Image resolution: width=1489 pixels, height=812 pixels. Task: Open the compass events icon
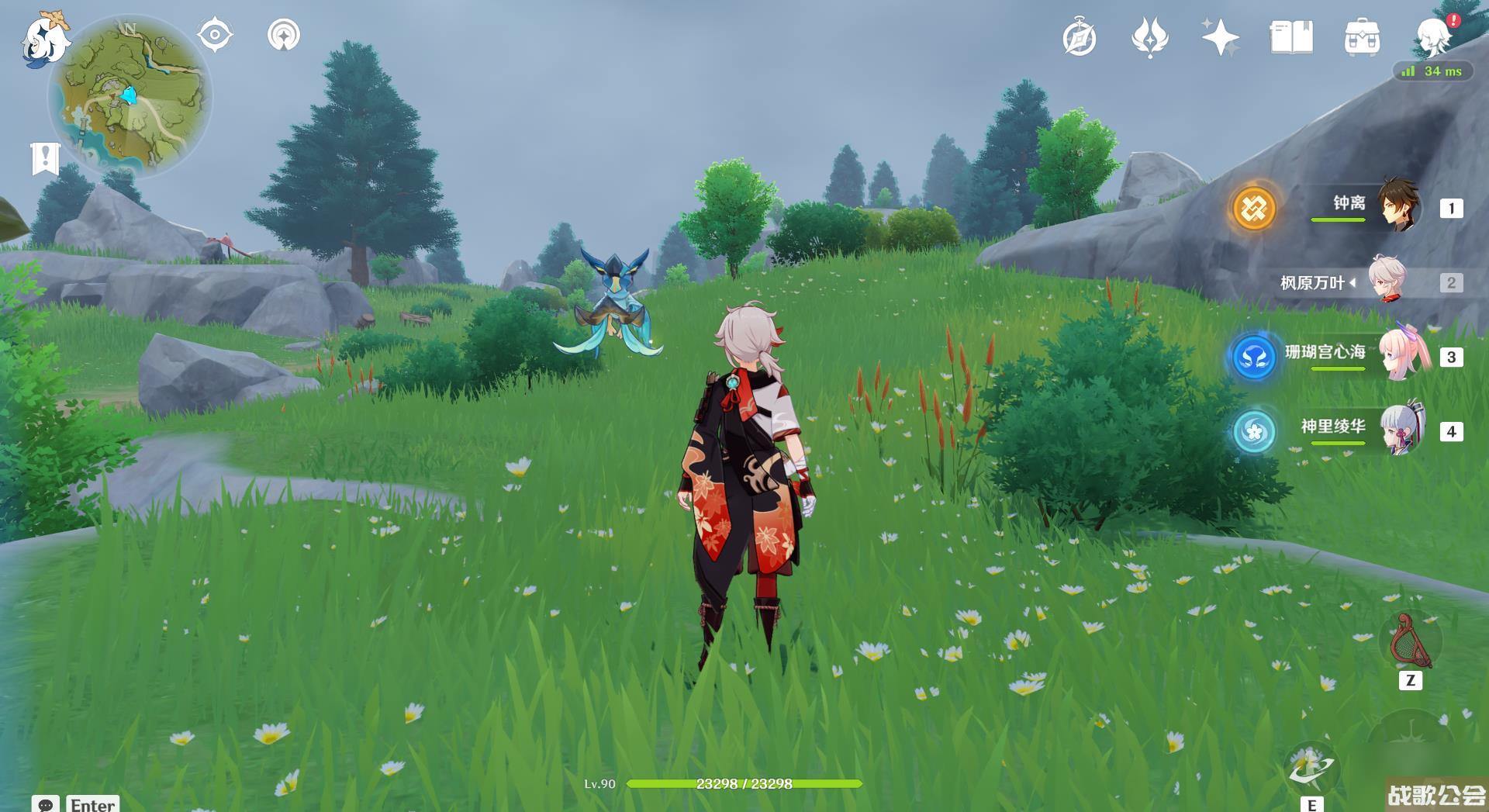1079,38
